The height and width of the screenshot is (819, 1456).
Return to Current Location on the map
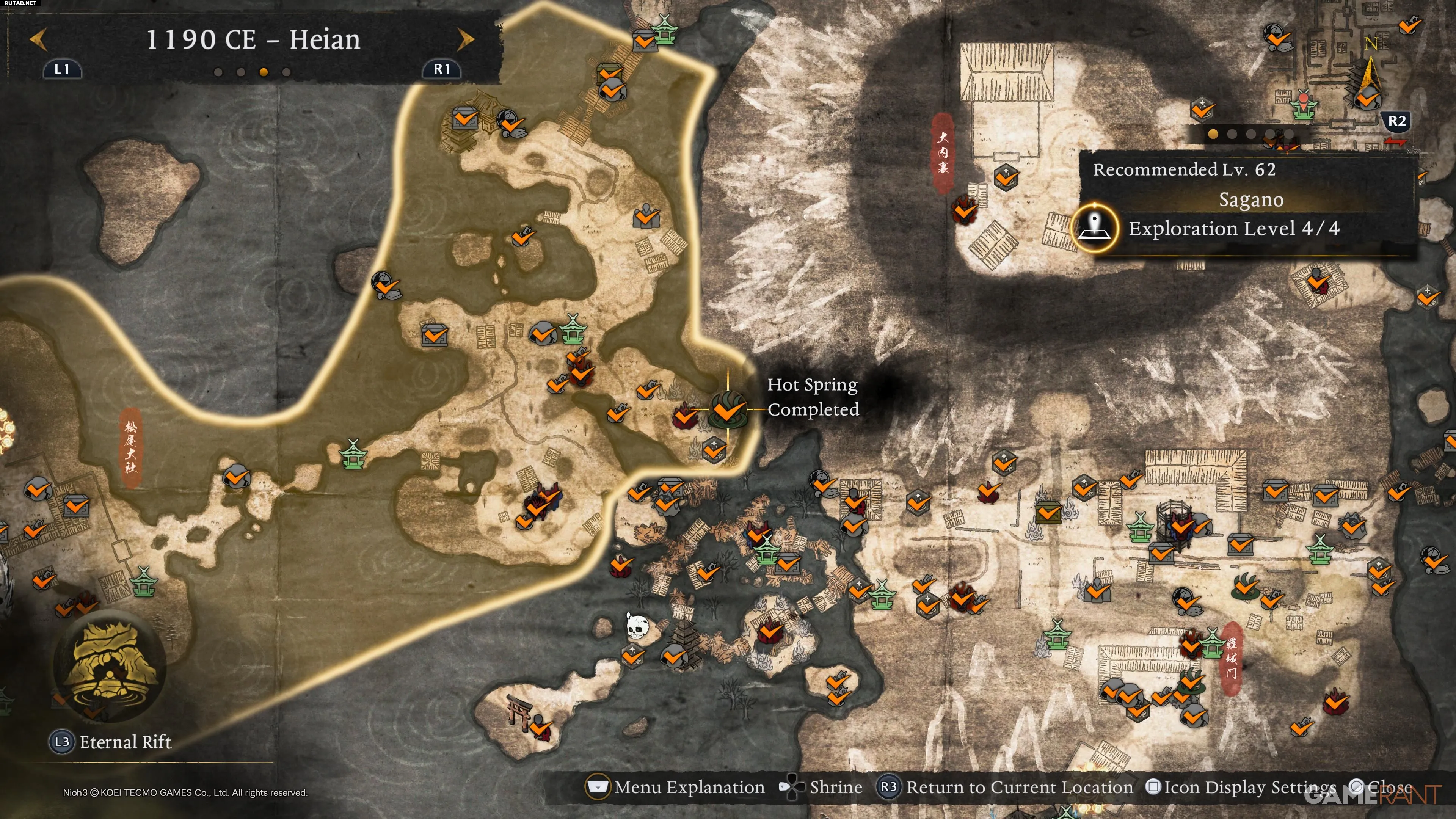coord(1005,788)
